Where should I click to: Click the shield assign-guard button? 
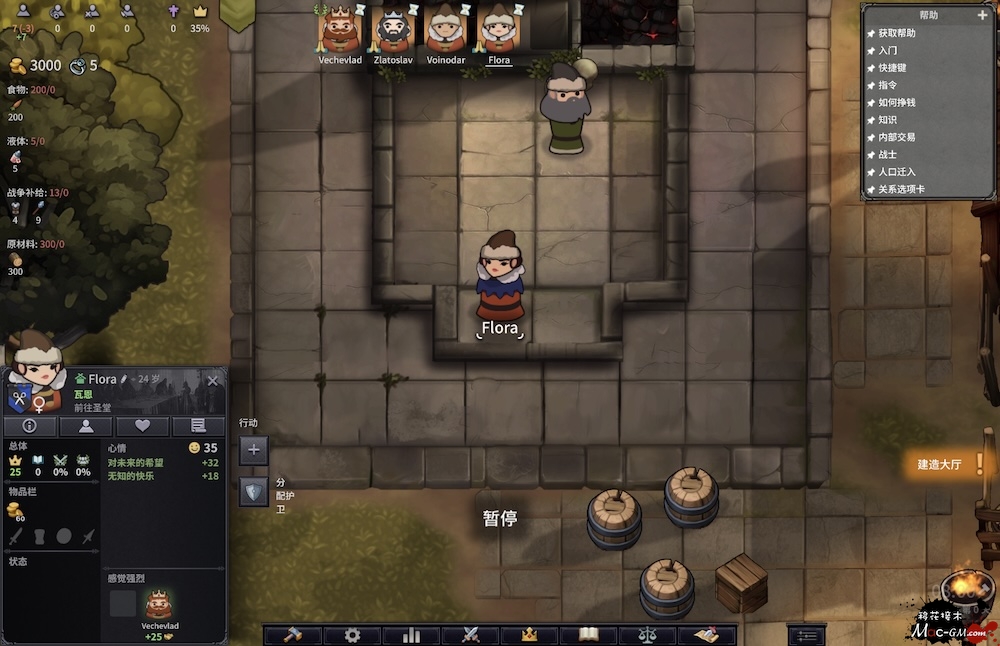point(253,491)
